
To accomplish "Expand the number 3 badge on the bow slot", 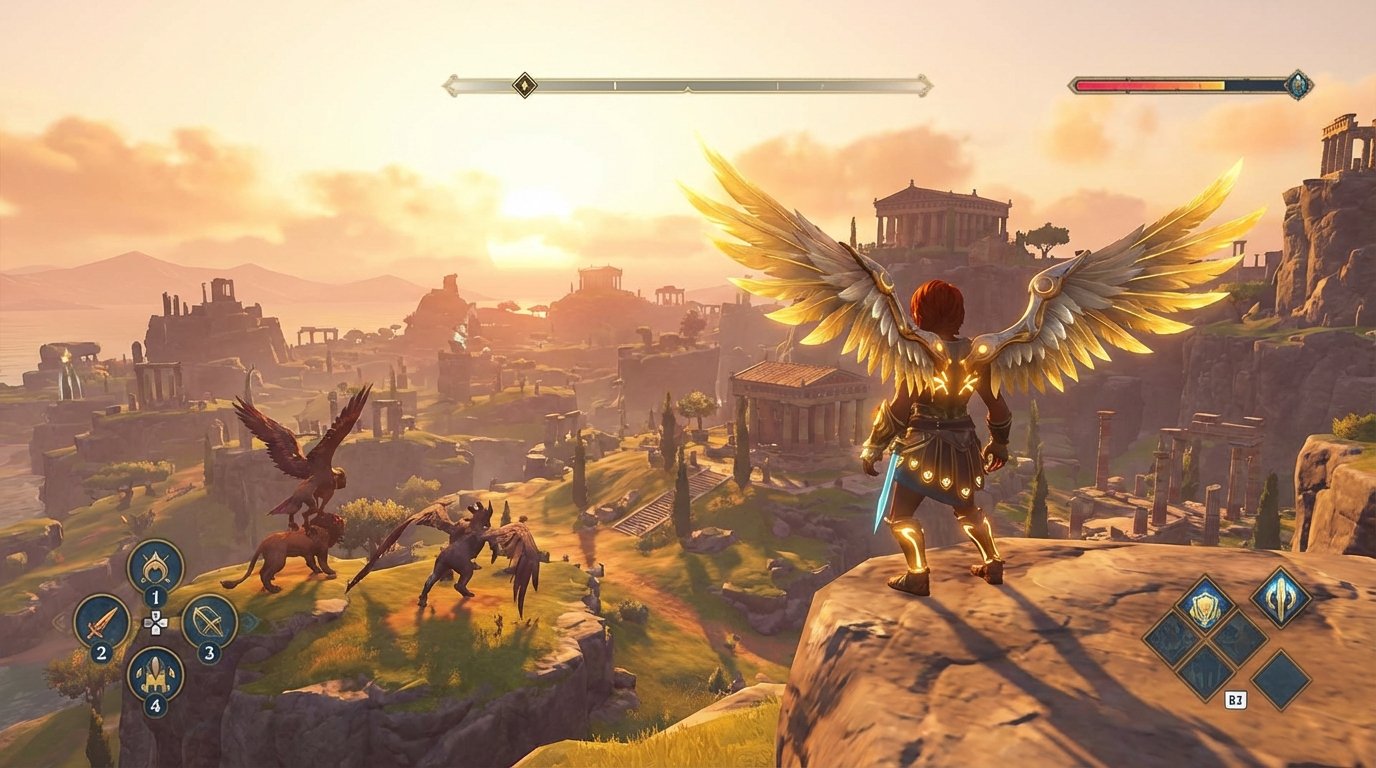I will click(209, 653).
